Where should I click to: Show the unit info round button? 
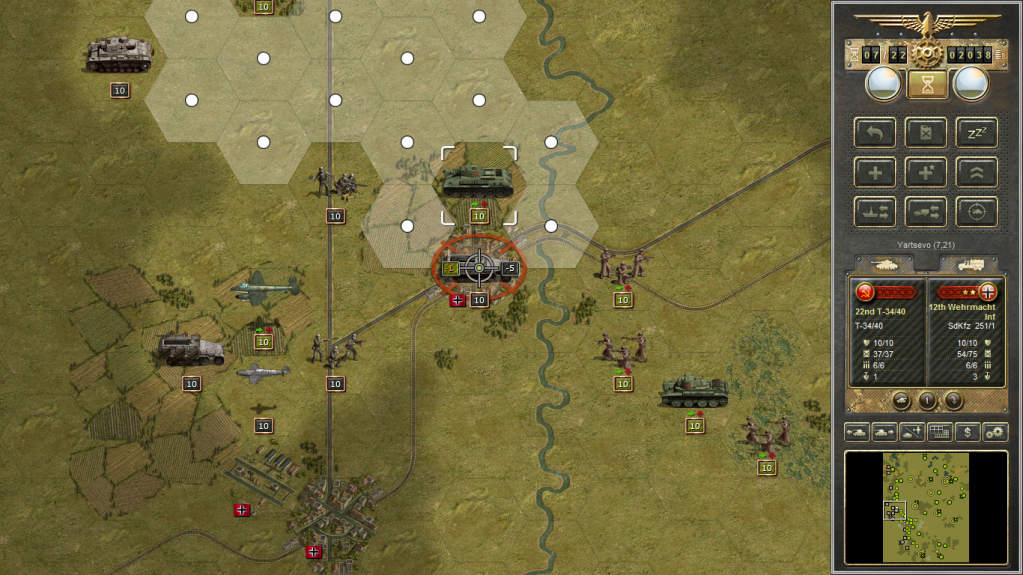[x=927, y=400]
